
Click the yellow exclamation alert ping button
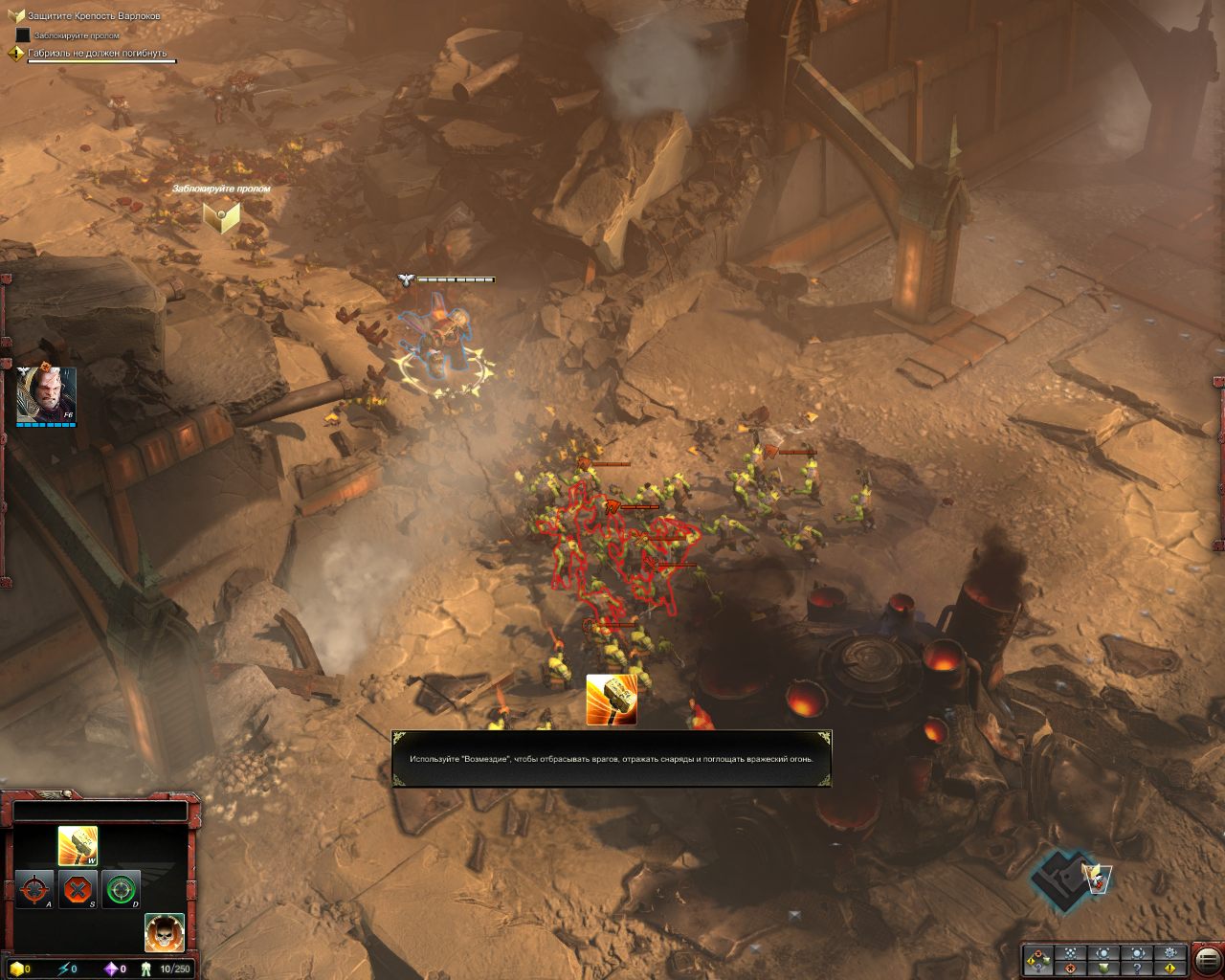pos(1169,969)
